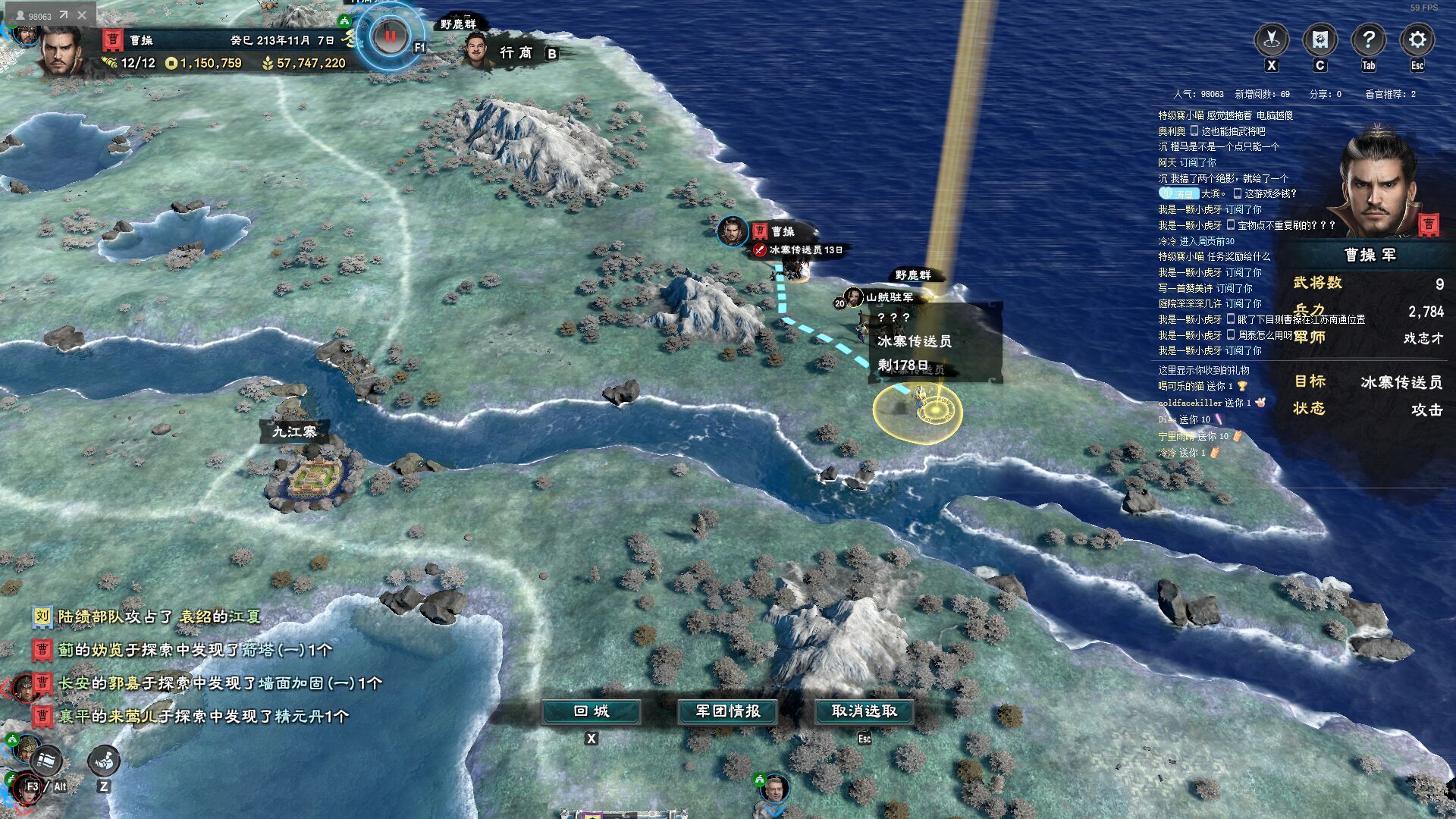Click the castle banner icon
This screenshot has width=1456, height=819.
(1319, 39)
